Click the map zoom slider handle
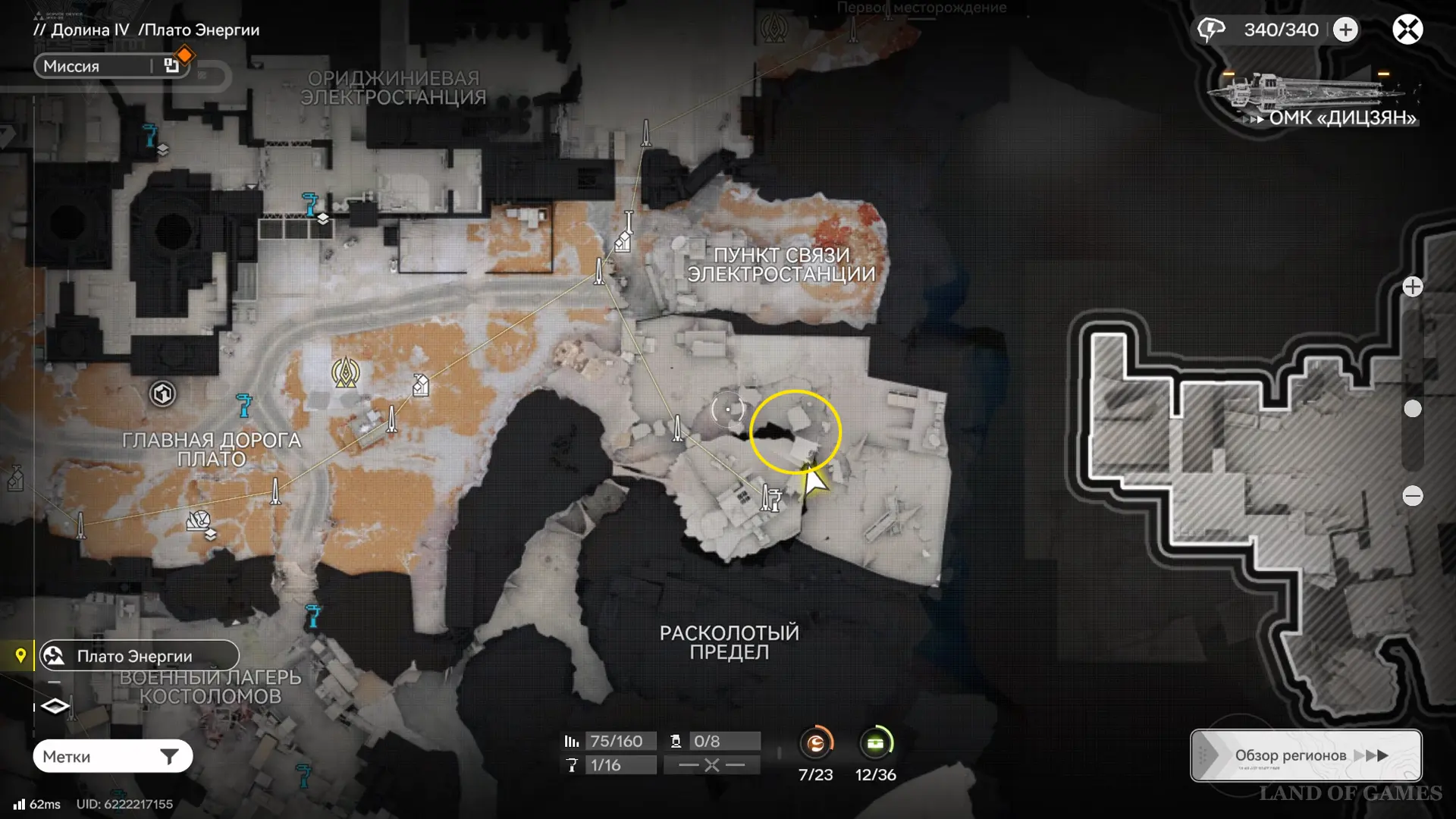The height and width of the screenshot is (819, 1456). coord(1412,409)
